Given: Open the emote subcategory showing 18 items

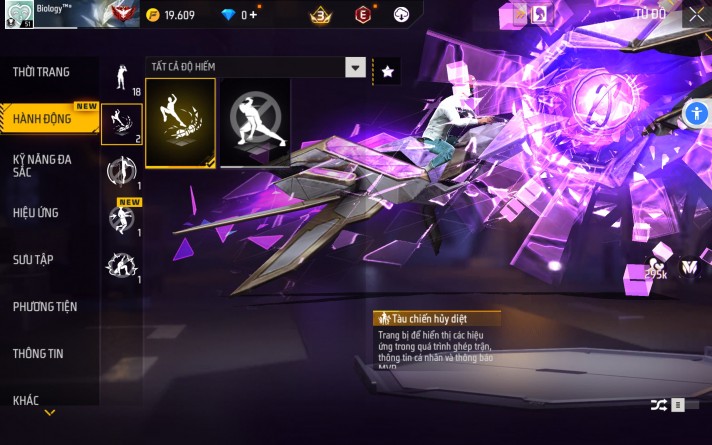Looking at the screenshot, I should [x=122, y=77].
